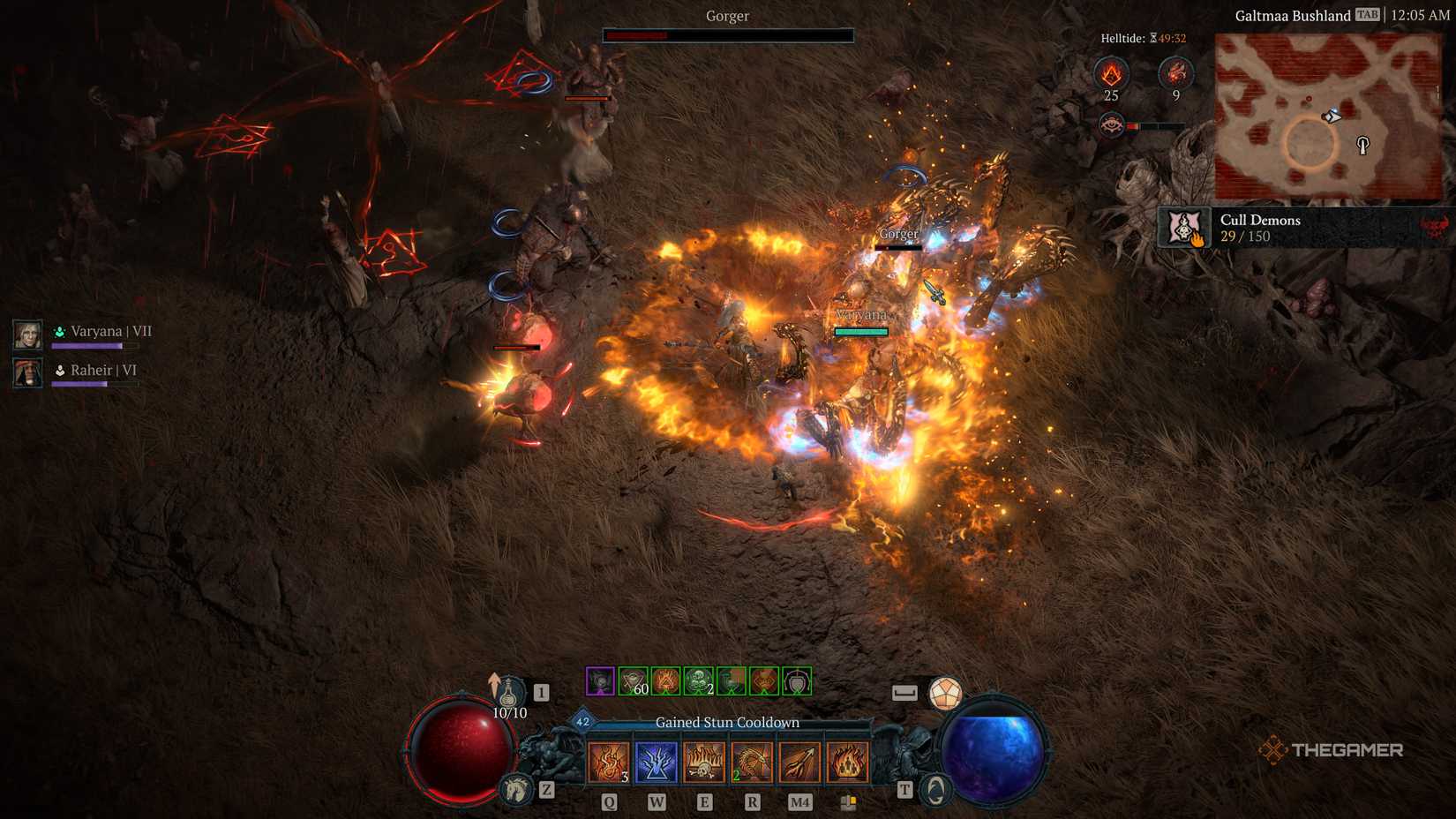Use the town portal swirl icon
The height and width of the screenshot is (819, 1456).
pos(935,789)
